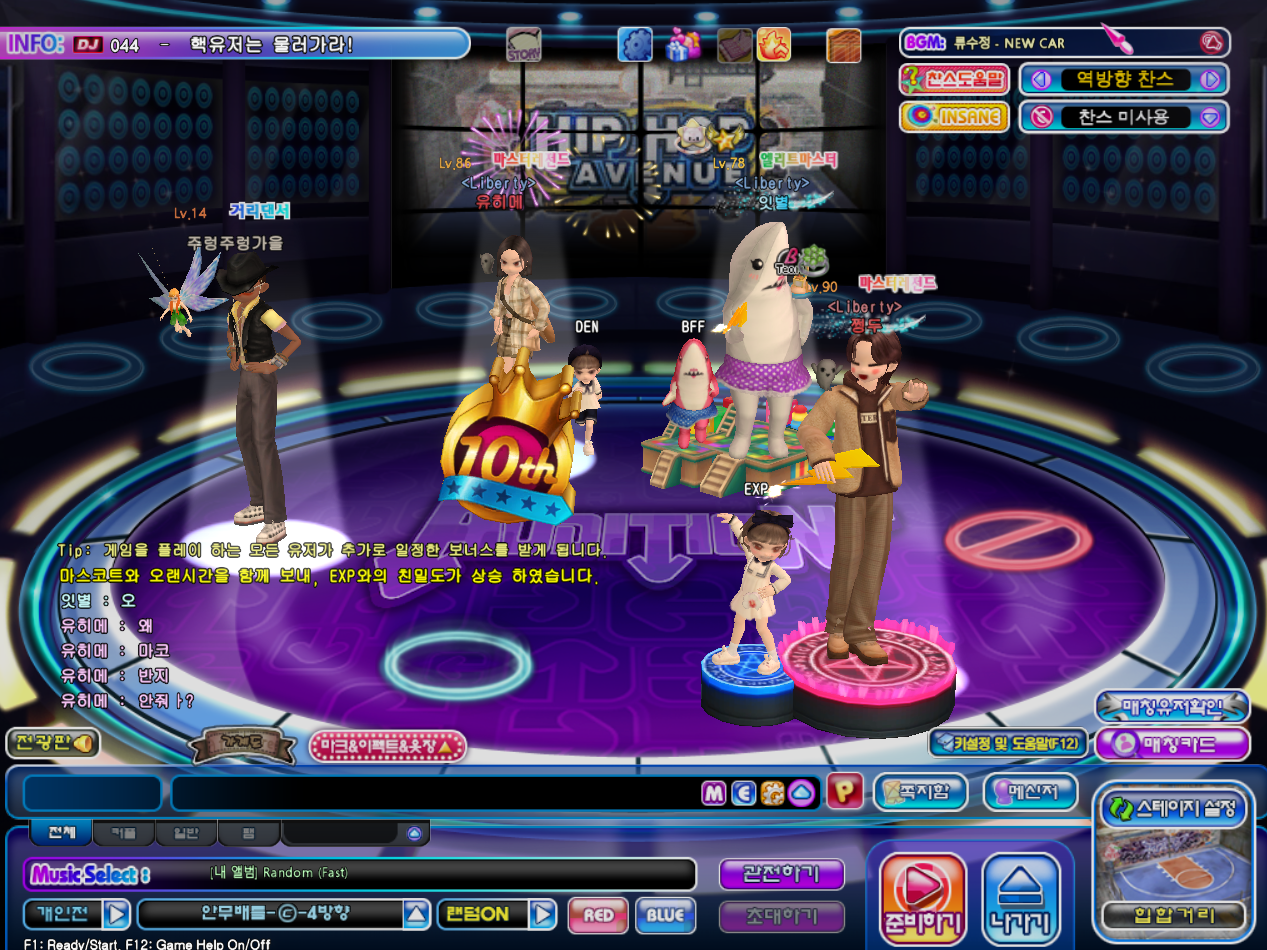Image resolution: width=1267 pixels, height=950 pixels.
Task: Open the STORY icon
Action: tap(524, 45)
